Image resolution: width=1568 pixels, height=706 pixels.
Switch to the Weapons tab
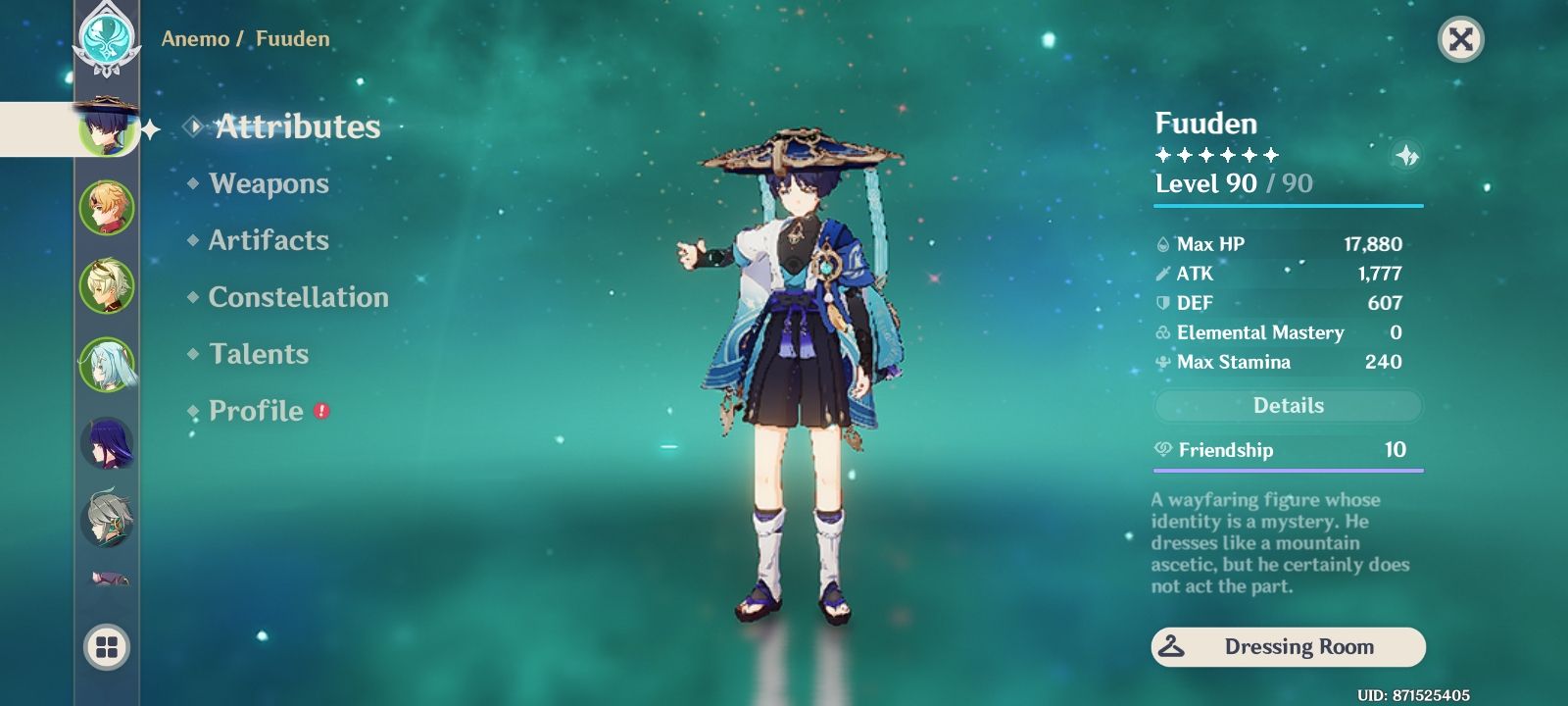(x=269, y=183)
